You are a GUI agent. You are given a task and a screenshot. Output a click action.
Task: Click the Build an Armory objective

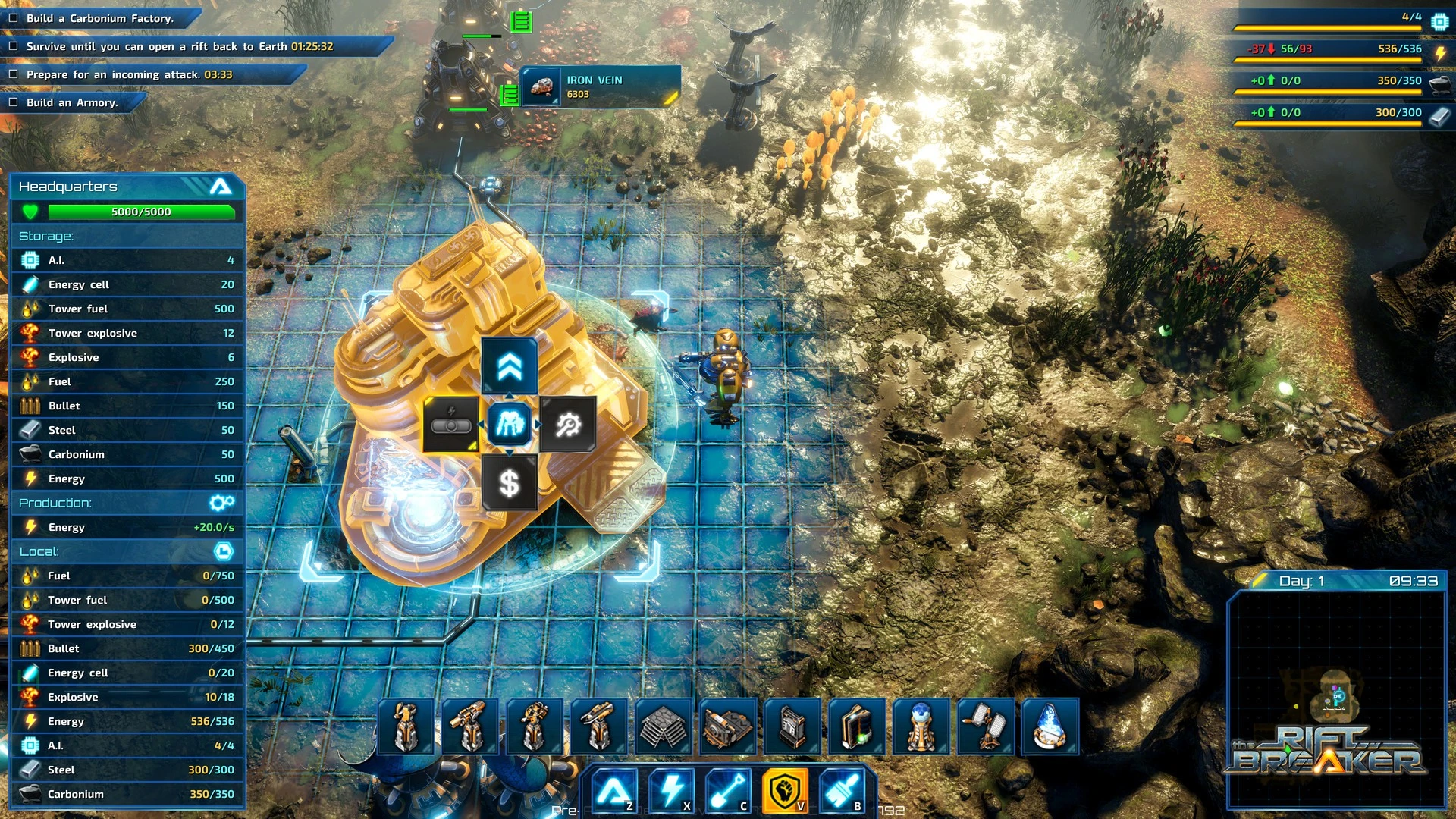click(72, 102)
